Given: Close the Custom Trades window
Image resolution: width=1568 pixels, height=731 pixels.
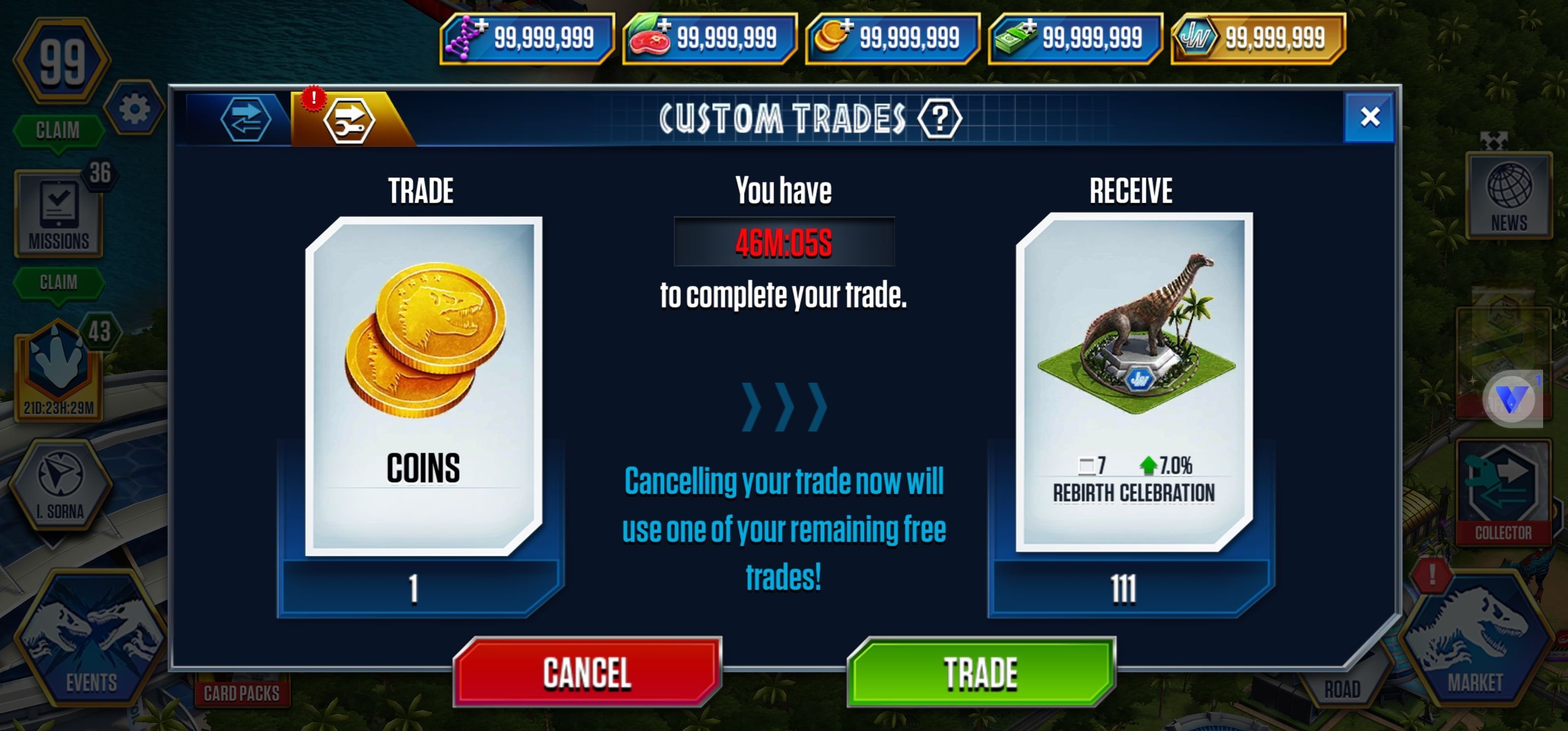Looking at the screenshot, I should pos(1369,117).
